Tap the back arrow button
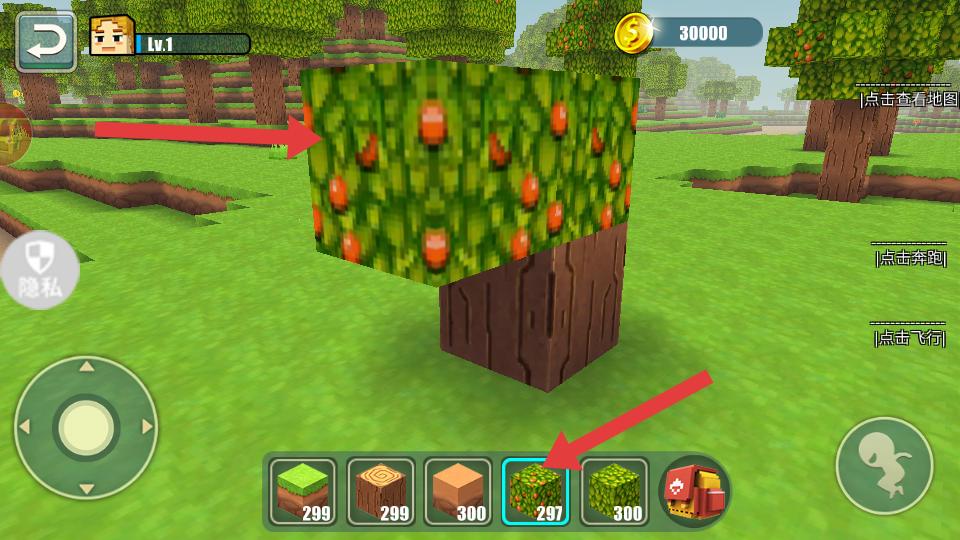This screenshot has width=960, height=540. click(x=46, y=41)
